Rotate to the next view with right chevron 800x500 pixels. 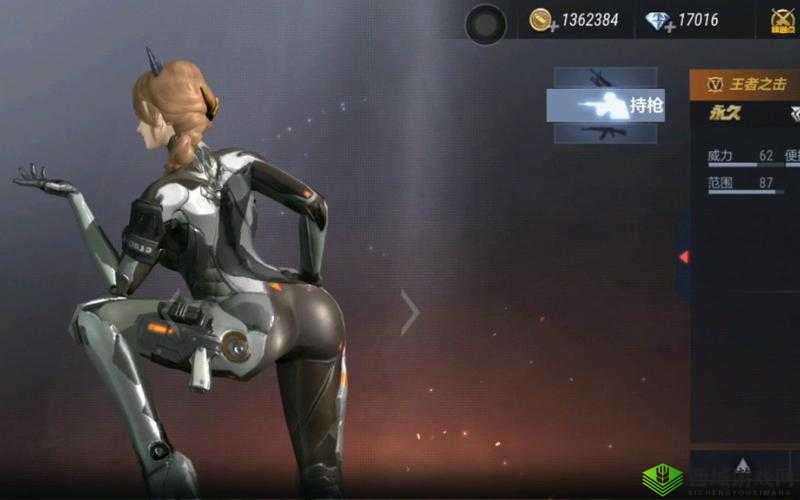click(410, 312)
